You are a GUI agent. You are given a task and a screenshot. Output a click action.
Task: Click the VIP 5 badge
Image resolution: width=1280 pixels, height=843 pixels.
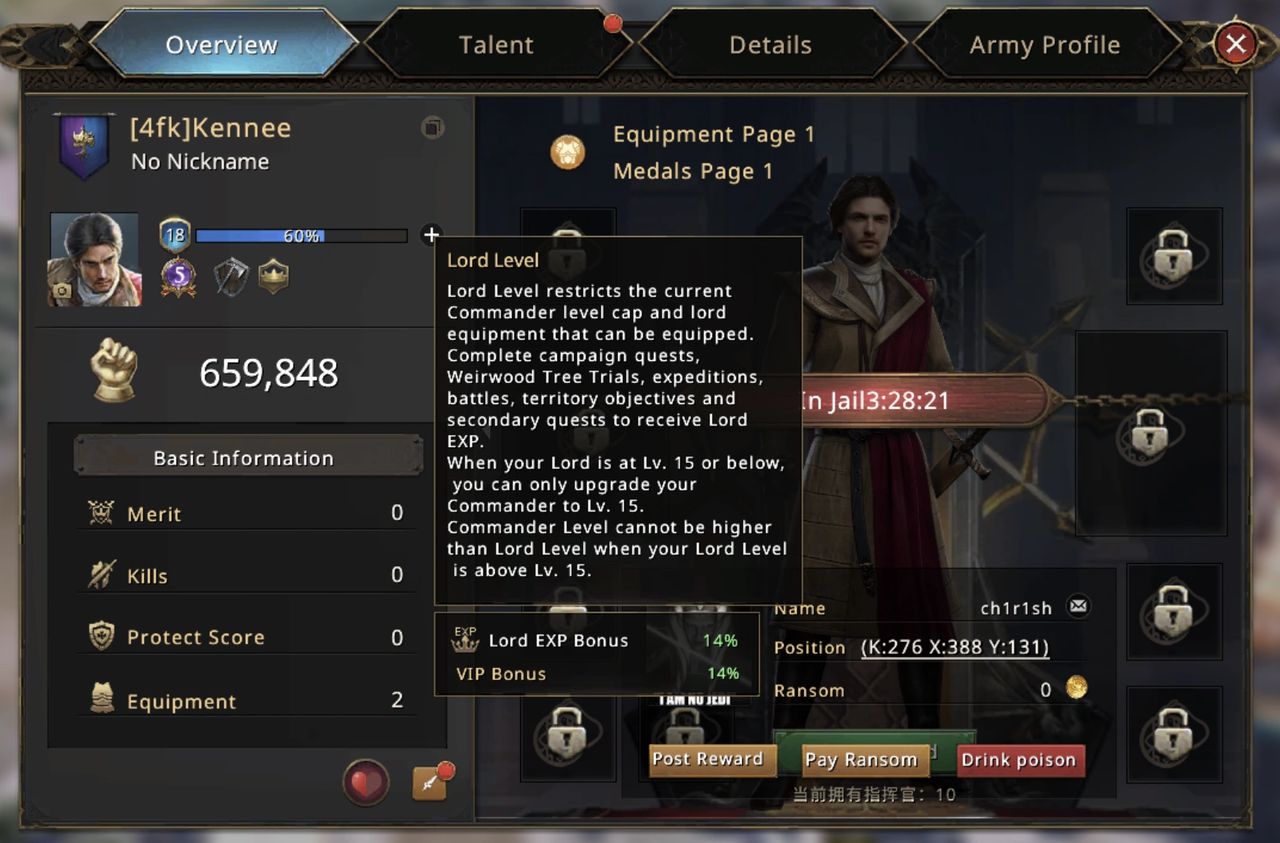pyautogui.click(x=178, y=276)
